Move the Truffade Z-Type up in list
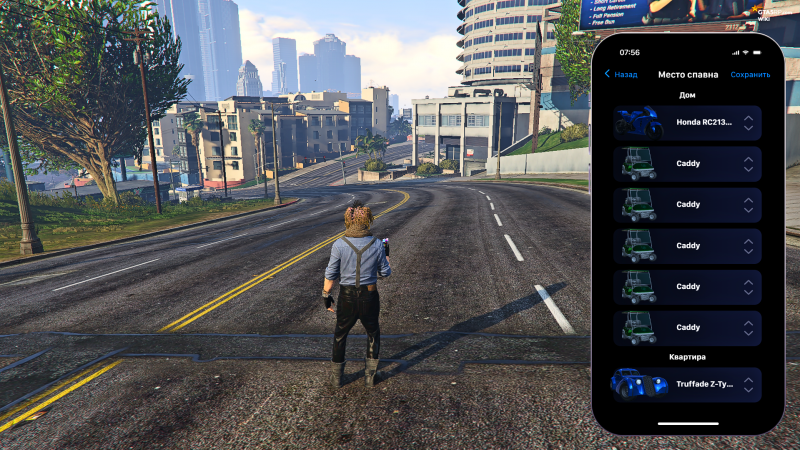The height and width of the screenshot is (450, 800). [748, 379]
